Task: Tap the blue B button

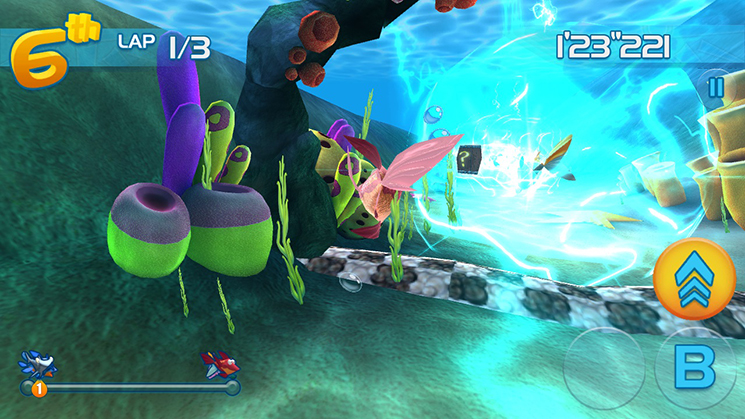Action: pyautogui.click(x=694, y=369)
